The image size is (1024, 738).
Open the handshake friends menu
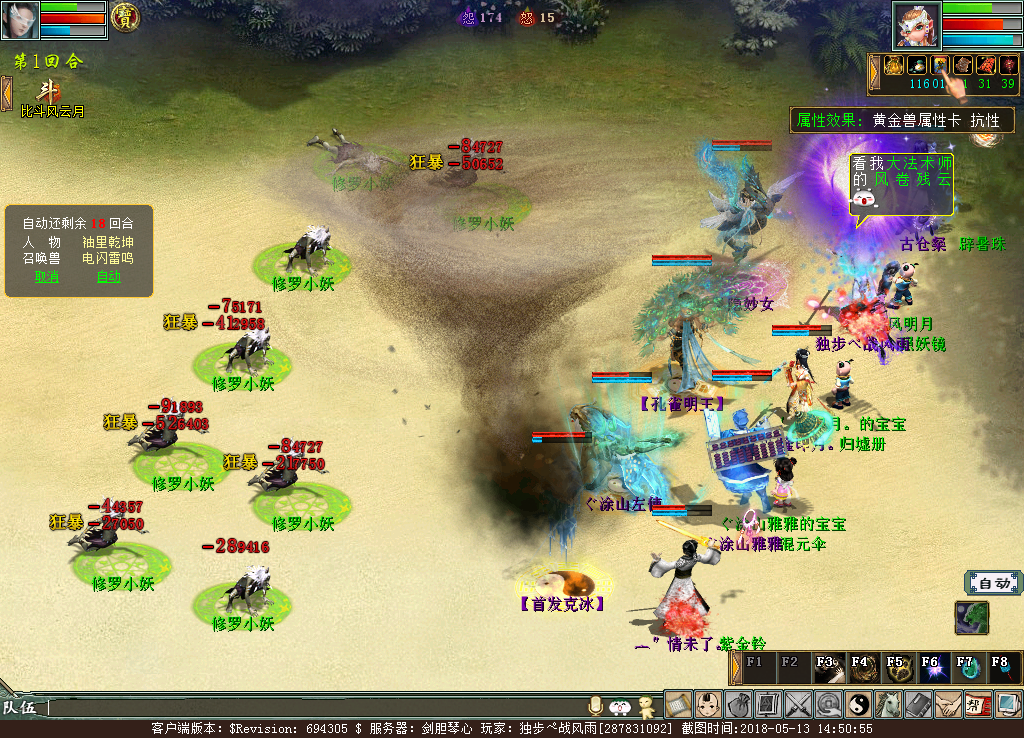[948, 705]
